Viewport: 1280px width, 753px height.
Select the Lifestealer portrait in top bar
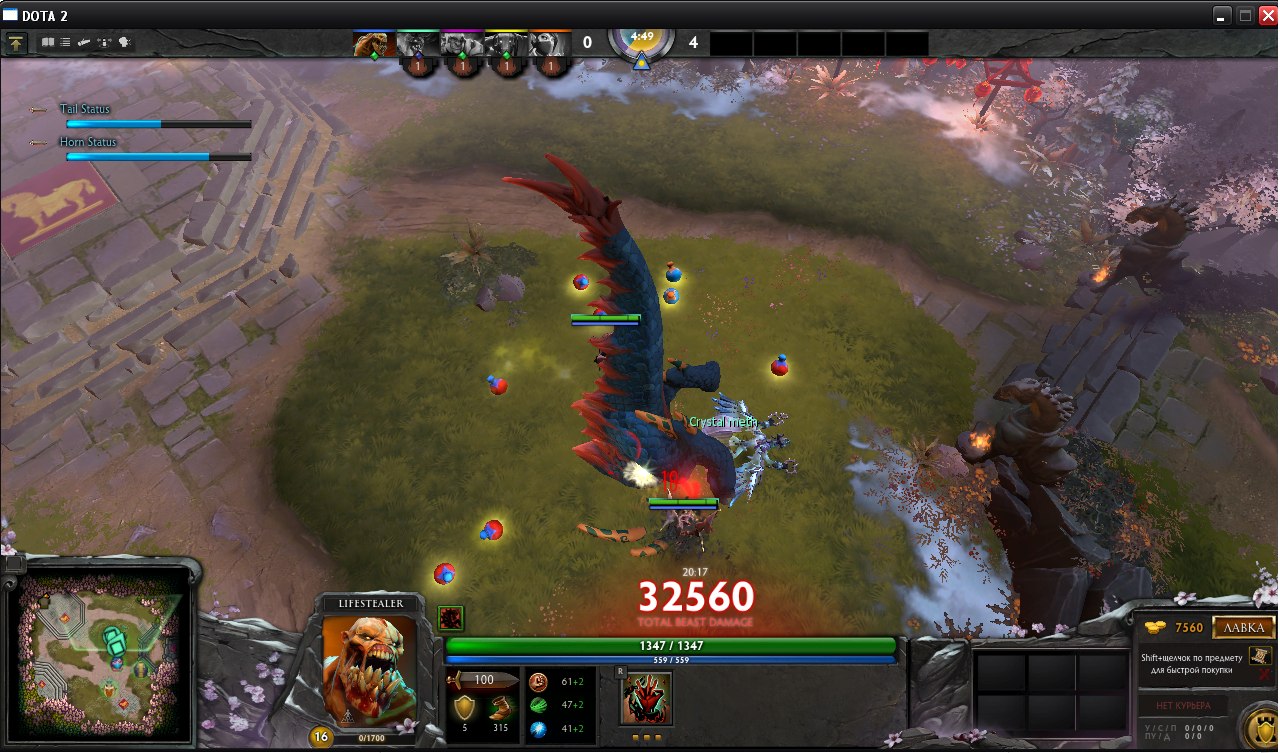click(x=372, y=44)
